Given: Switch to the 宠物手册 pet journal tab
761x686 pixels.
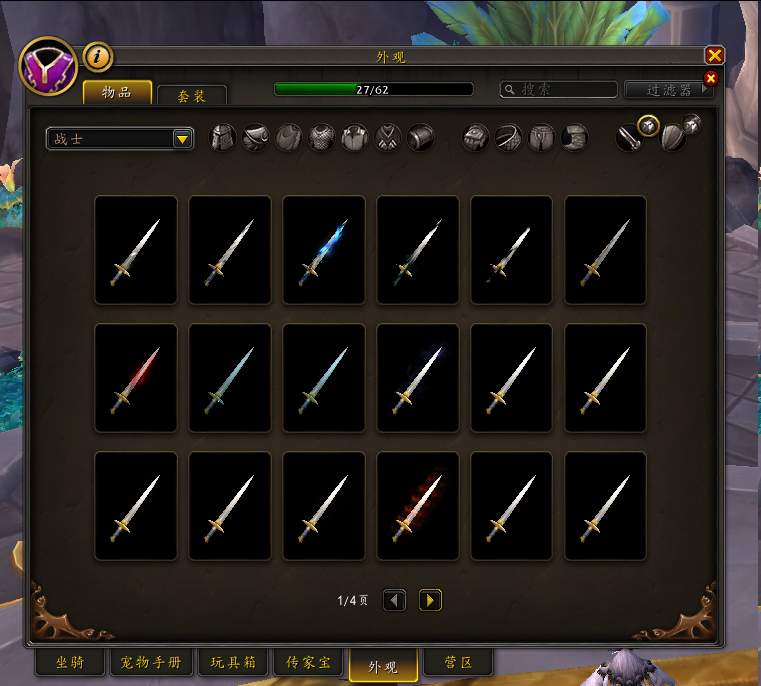Looking at the screenshot, I should (150, 662).
